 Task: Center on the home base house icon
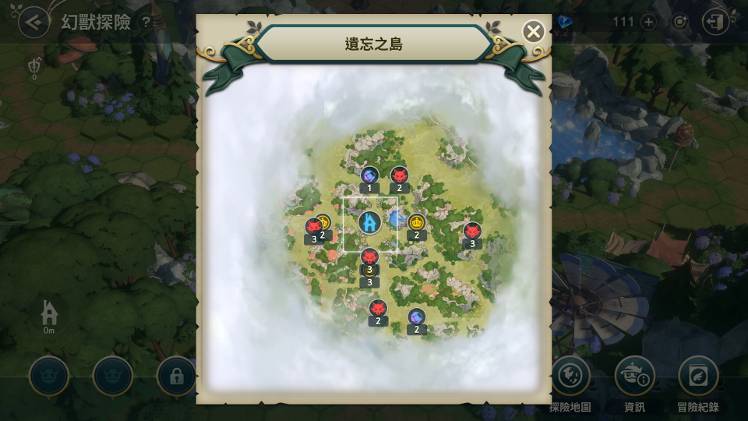pyautogui.click(x=49, y=311)
